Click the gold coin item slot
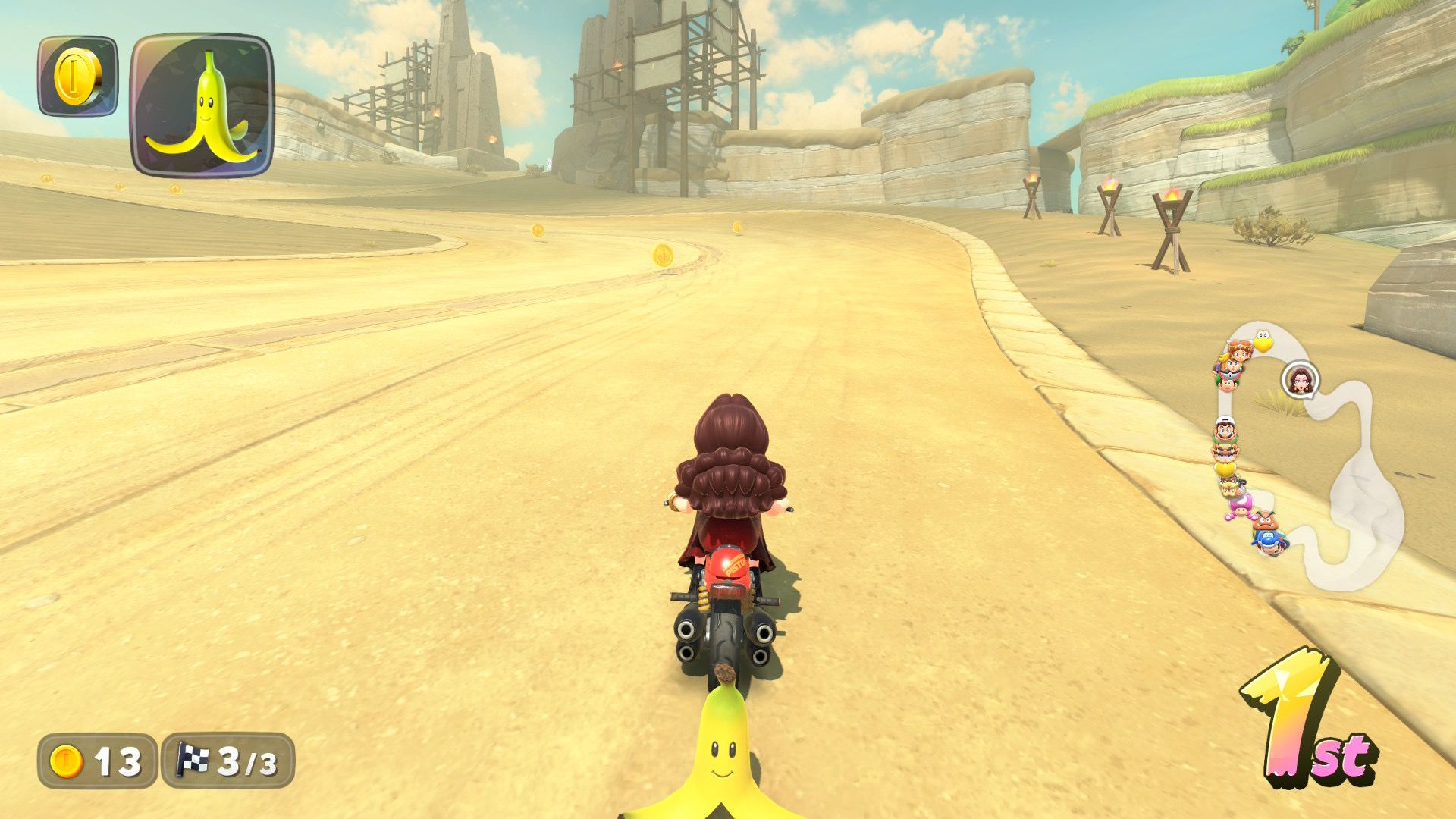The height and width of the screenshot is (819, 1456). point(77,76)
